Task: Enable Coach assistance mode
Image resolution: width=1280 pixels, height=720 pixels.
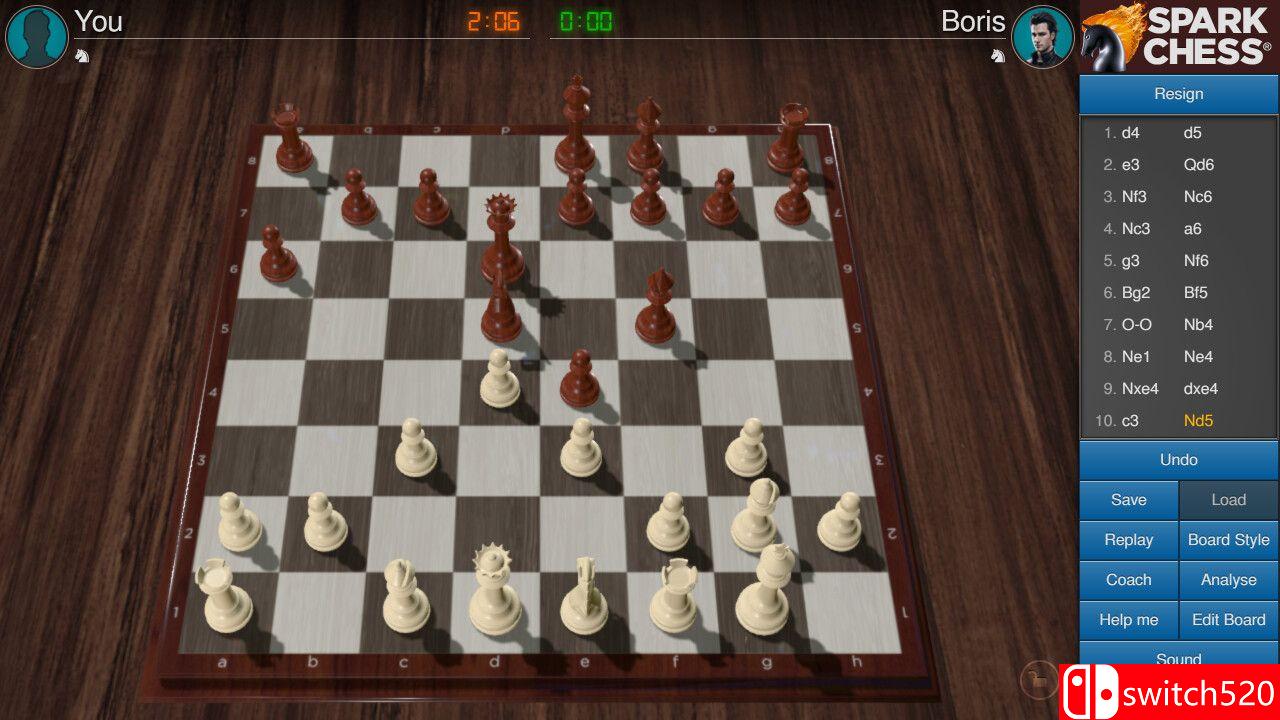Action: pos(1128,580)
